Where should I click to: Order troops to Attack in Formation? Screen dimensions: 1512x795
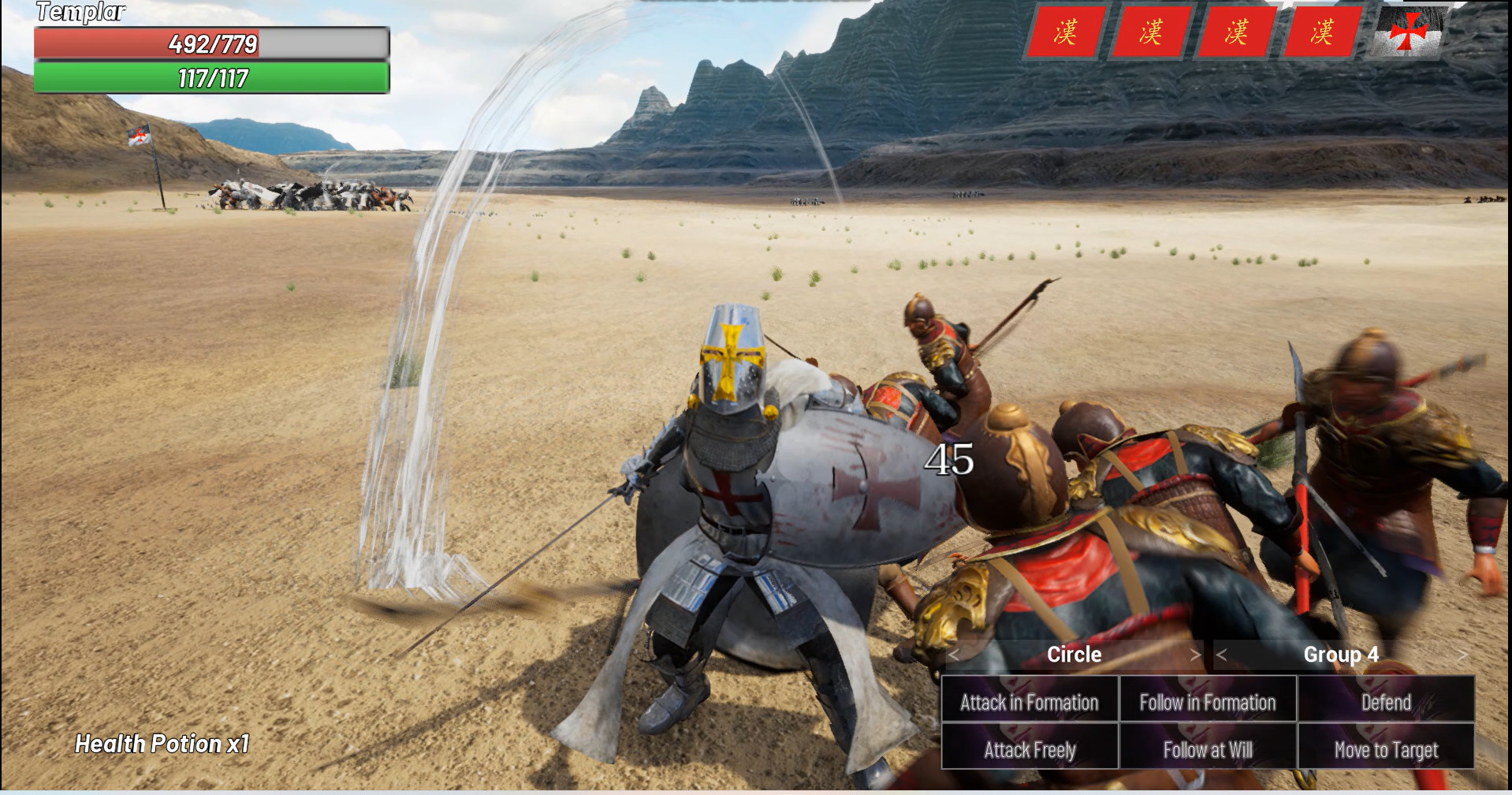pyautogui.click(x=1029, y=701)
